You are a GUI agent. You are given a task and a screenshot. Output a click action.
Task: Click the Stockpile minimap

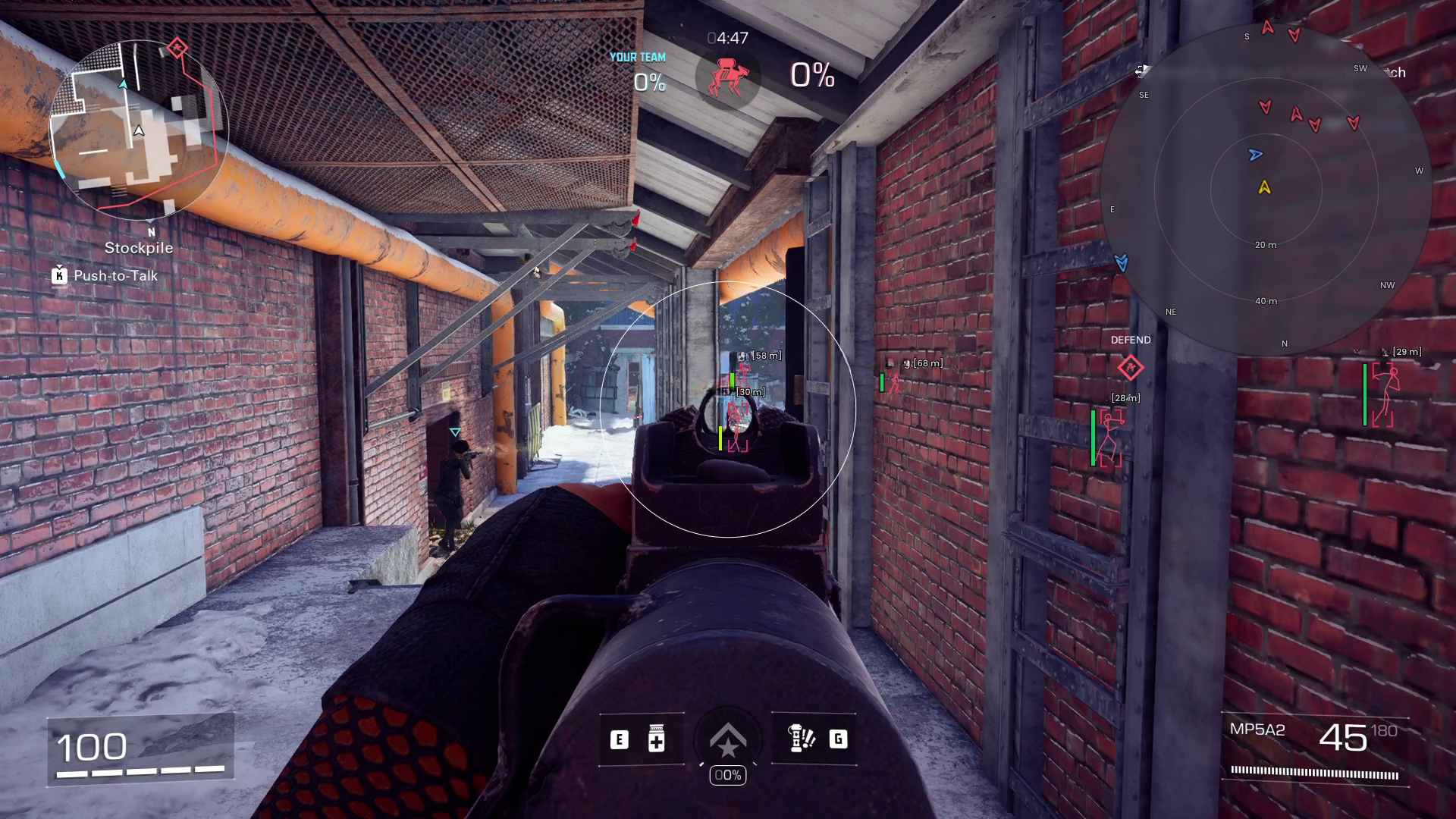[x=139, y=130]
